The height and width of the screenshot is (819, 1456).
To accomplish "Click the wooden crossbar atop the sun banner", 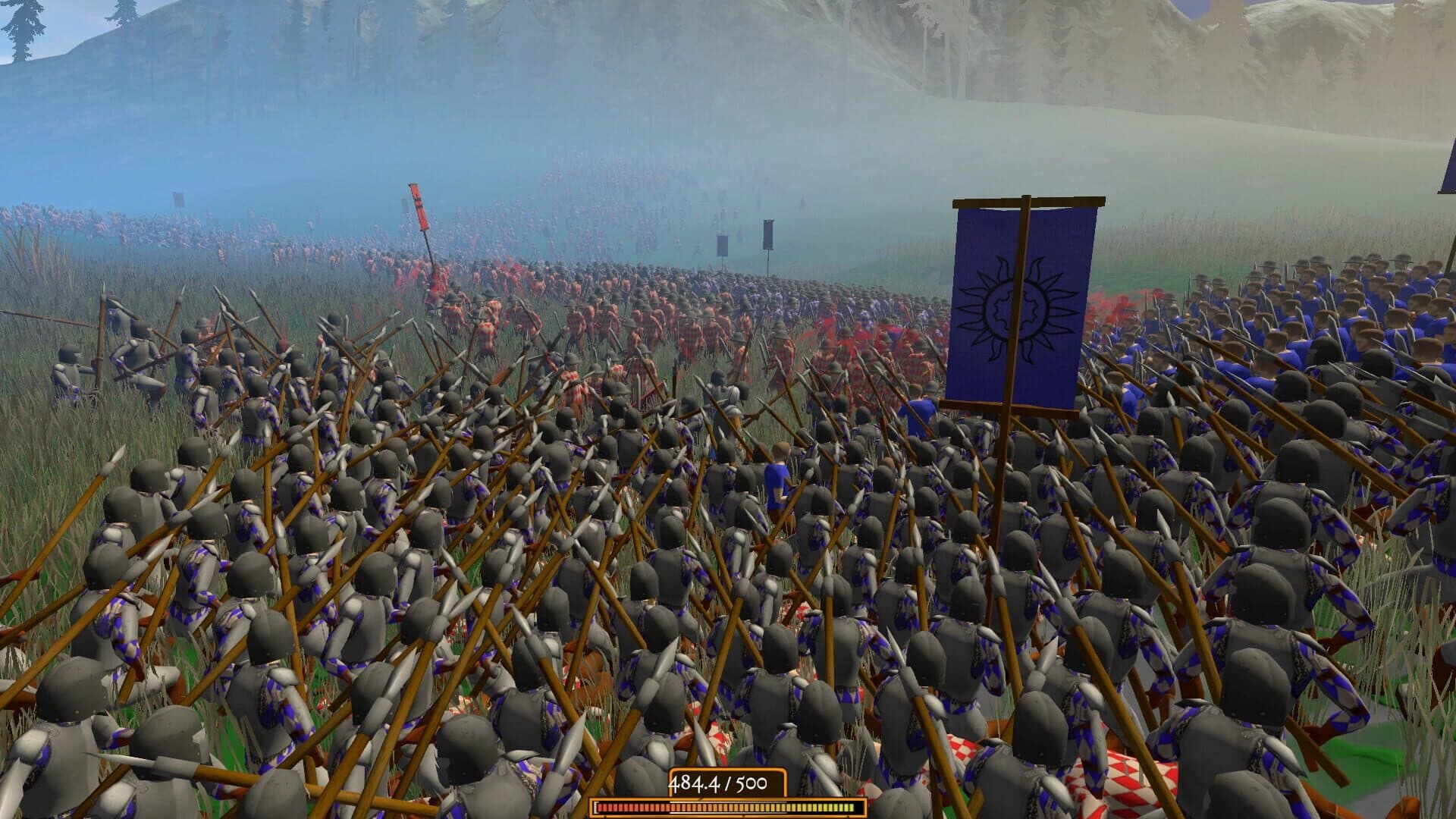I will (x=1025, y=203).
